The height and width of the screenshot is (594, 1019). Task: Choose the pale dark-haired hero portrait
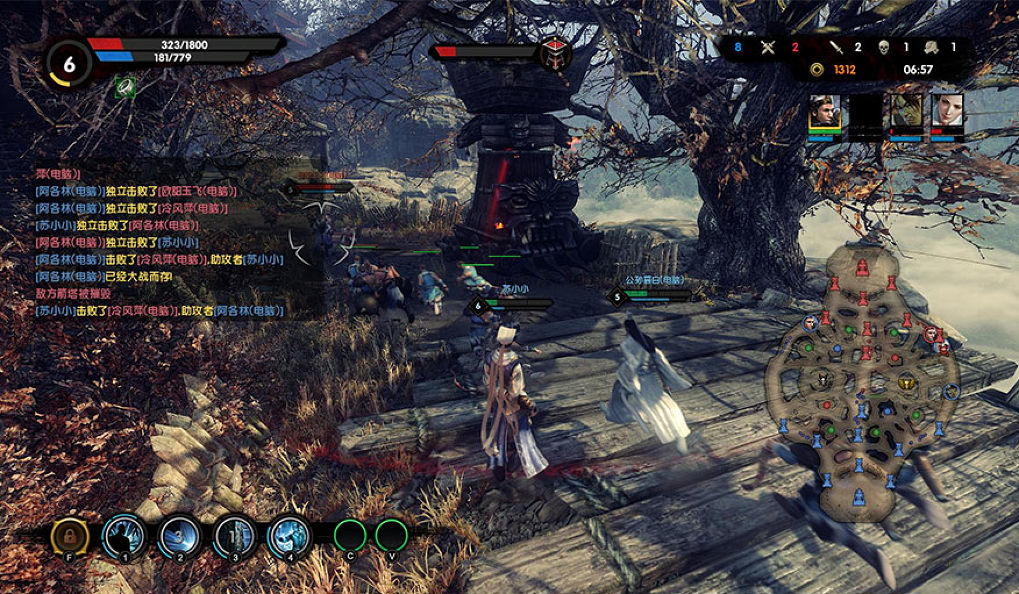pos(947,113)
